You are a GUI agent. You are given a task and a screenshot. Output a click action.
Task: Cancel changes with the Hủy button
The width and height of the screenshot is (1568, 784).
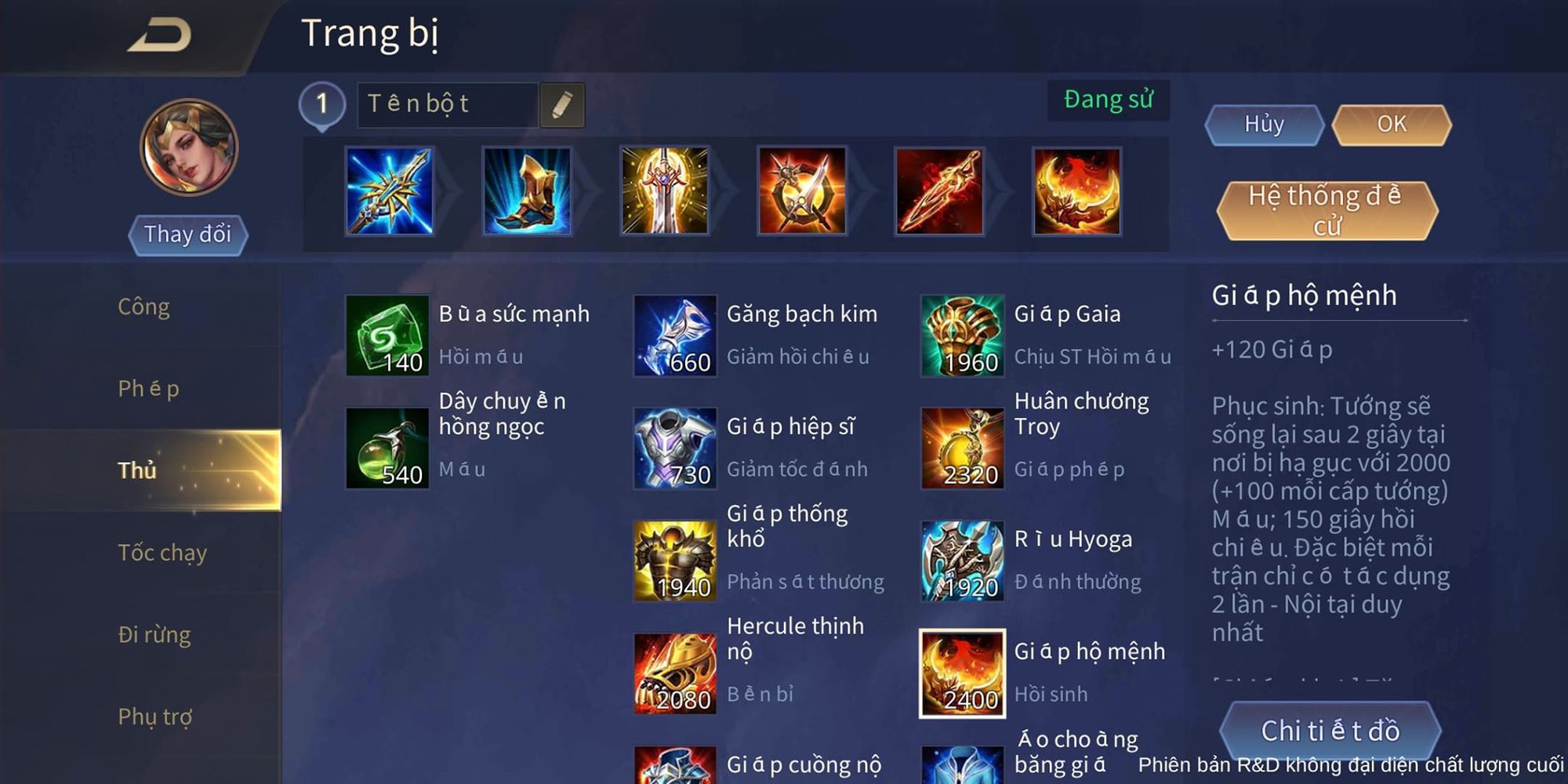point(1263,125)
